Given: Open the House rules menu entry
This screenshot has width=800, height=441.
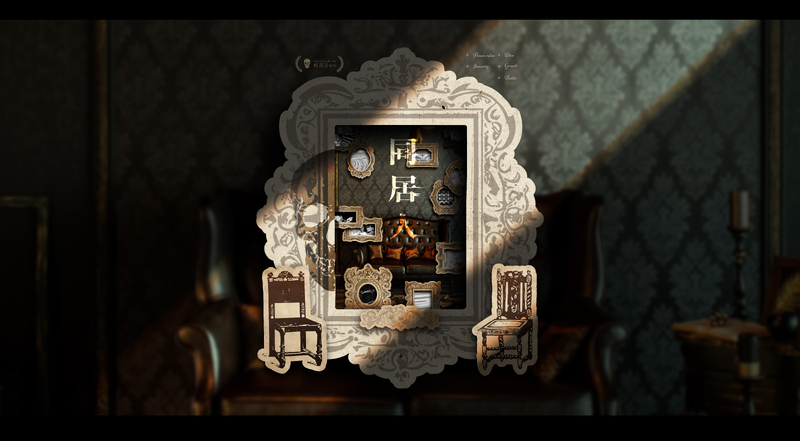Looking at the screenshot, I should click(x=483, y=56).
